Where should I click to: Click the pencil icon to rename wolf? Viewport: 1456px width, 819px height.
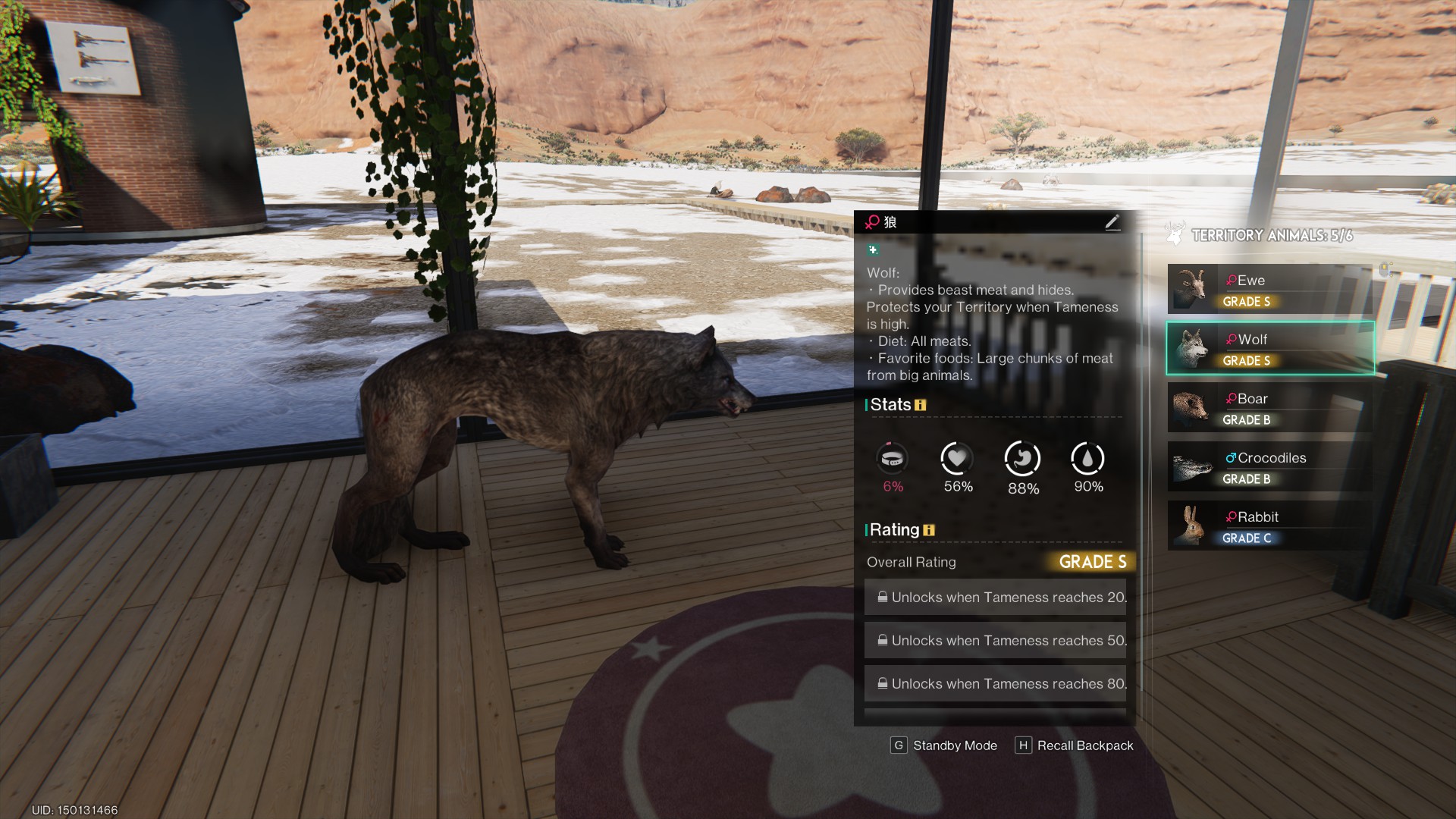click(x=1112, y=222)
